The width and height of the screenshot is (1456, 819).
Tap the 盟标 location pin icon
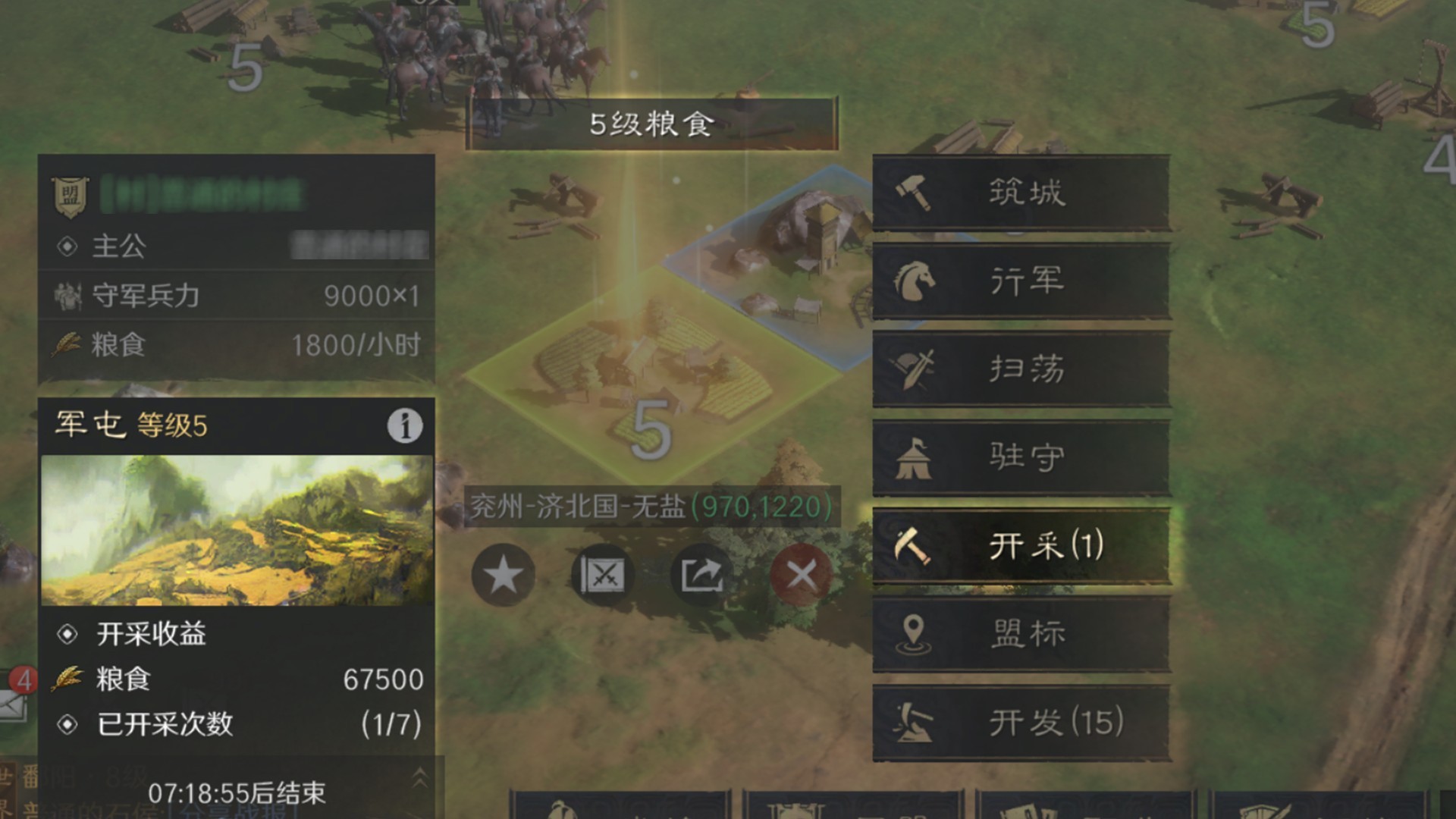coord(1021,635)
